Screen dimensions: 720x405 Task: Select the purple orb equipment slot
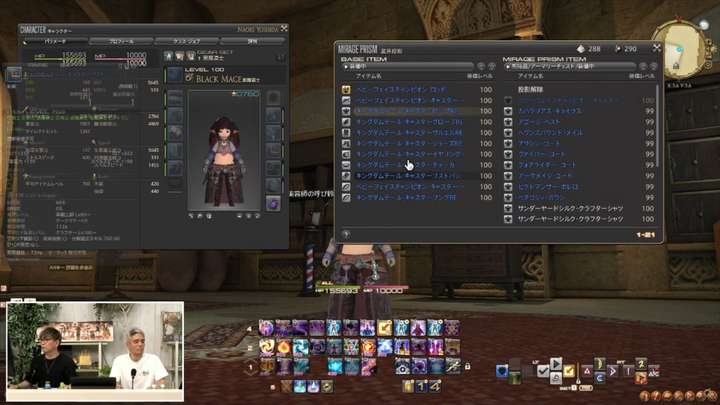point(273,204)
